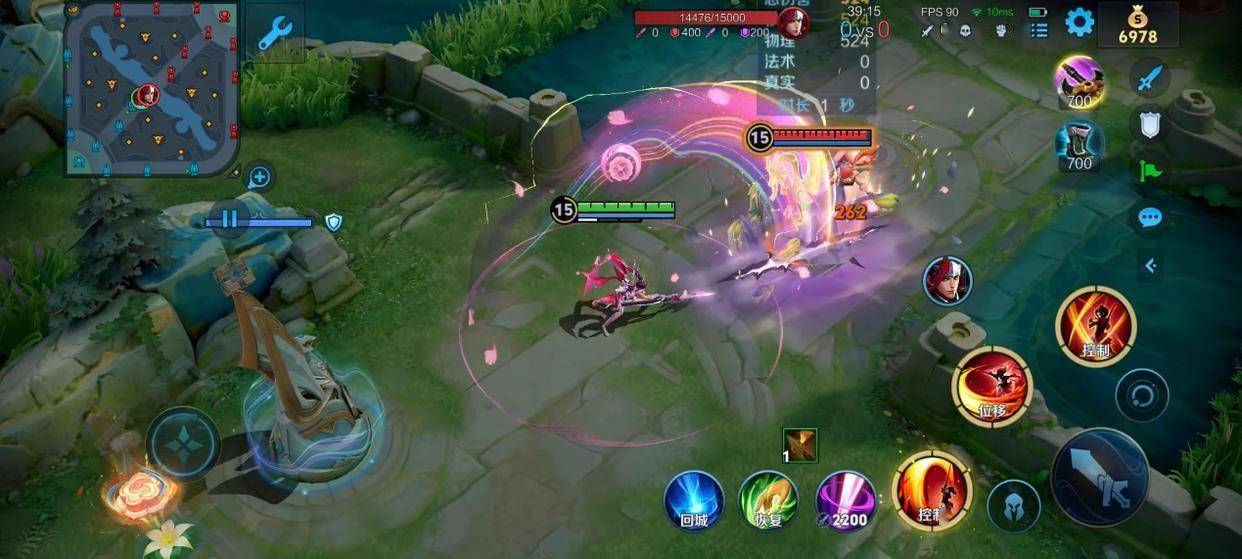
Task: Open the chat speech bubble
Action: tap(1150, 217)
